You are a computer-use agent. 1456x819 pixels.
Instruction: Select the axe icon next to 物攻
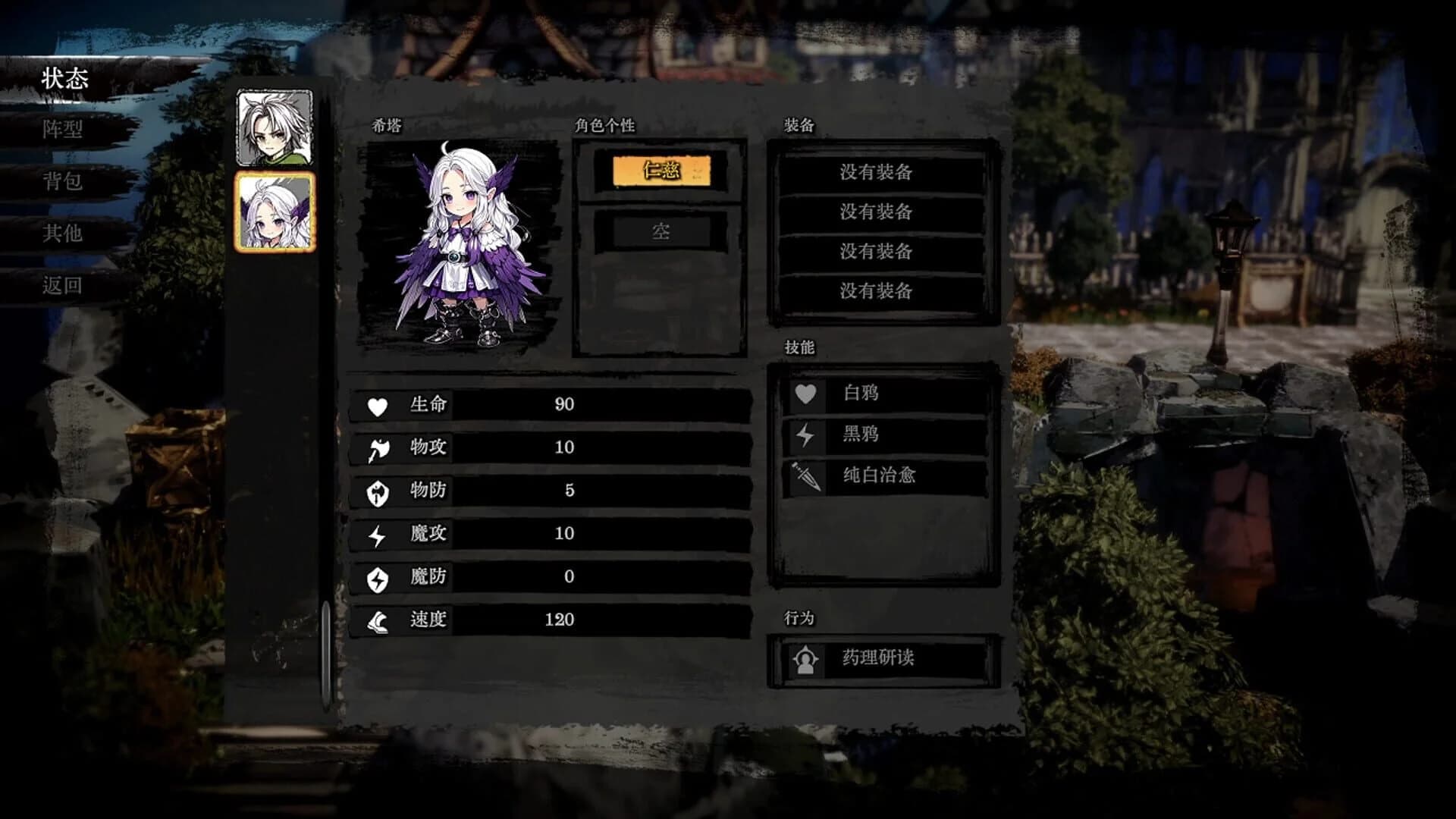[377, 448]
